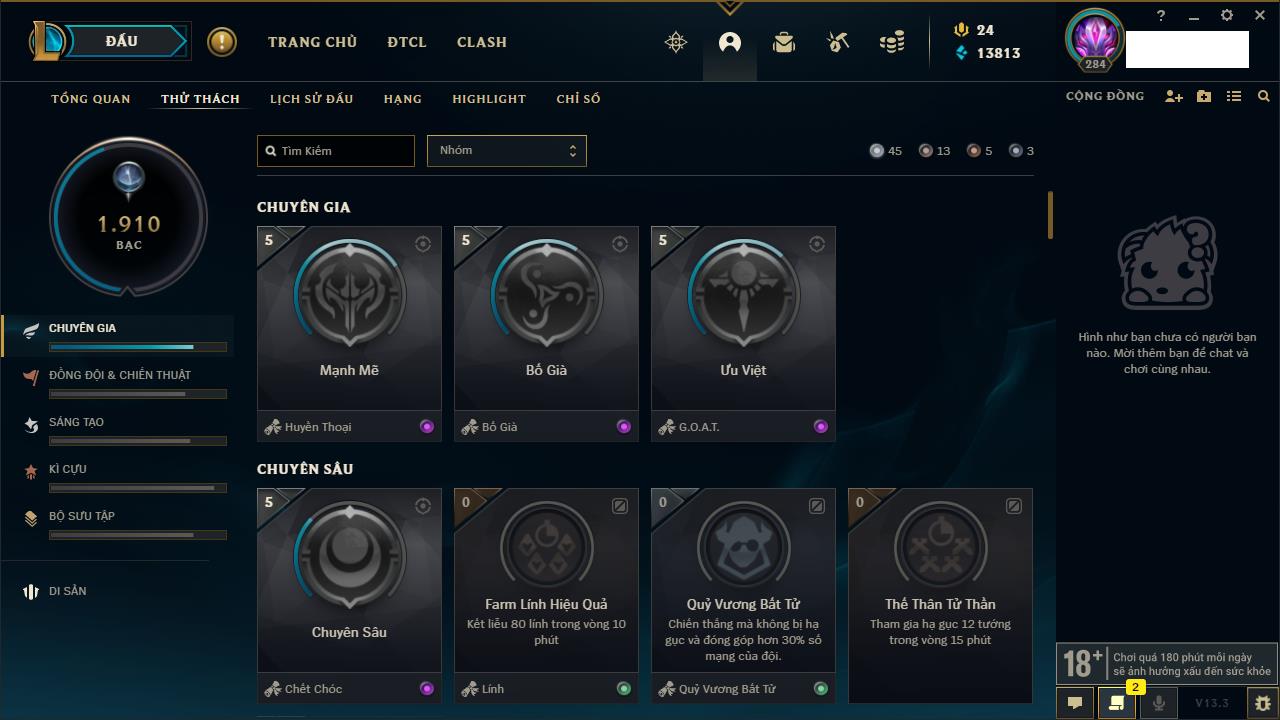Click the Tìm Kiếm search field
1280x720 pixels.
[336, 151]
